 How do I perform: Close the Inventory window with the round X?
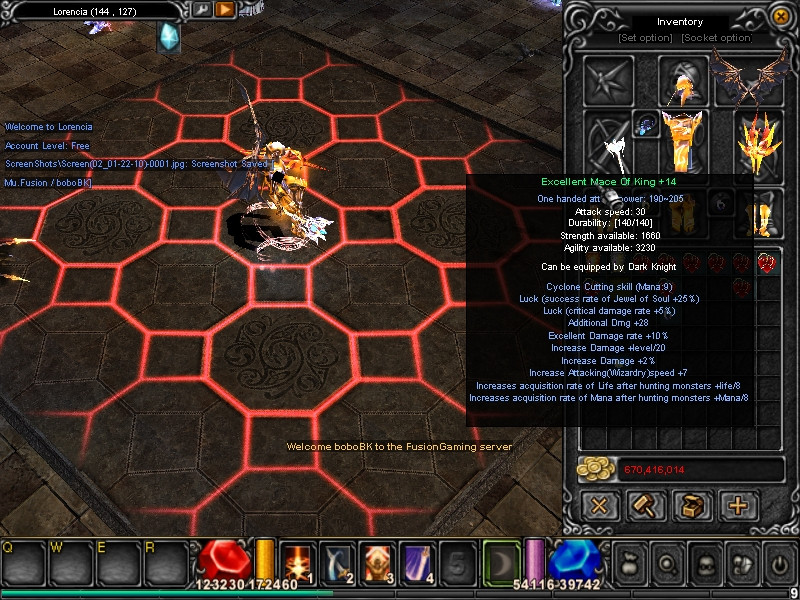[x=780, y=16]
